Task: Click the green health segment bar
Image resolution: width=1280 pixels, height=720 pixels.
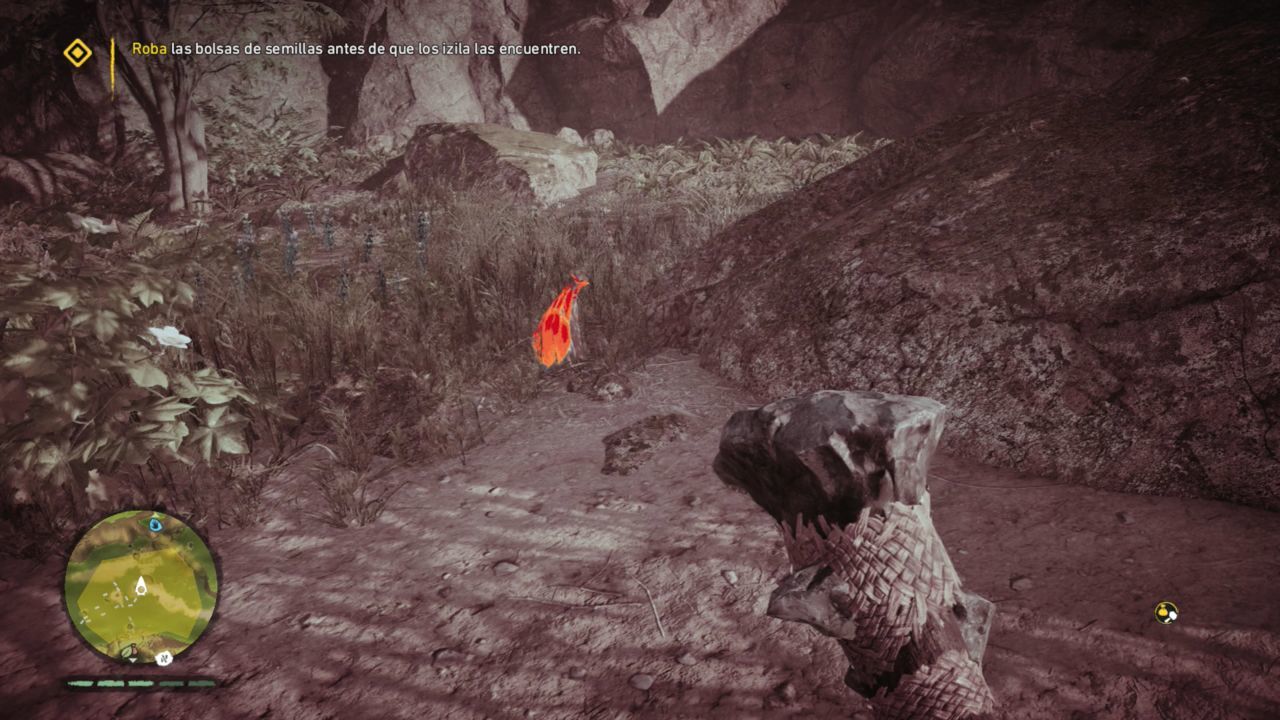Action: click(110, 683)
